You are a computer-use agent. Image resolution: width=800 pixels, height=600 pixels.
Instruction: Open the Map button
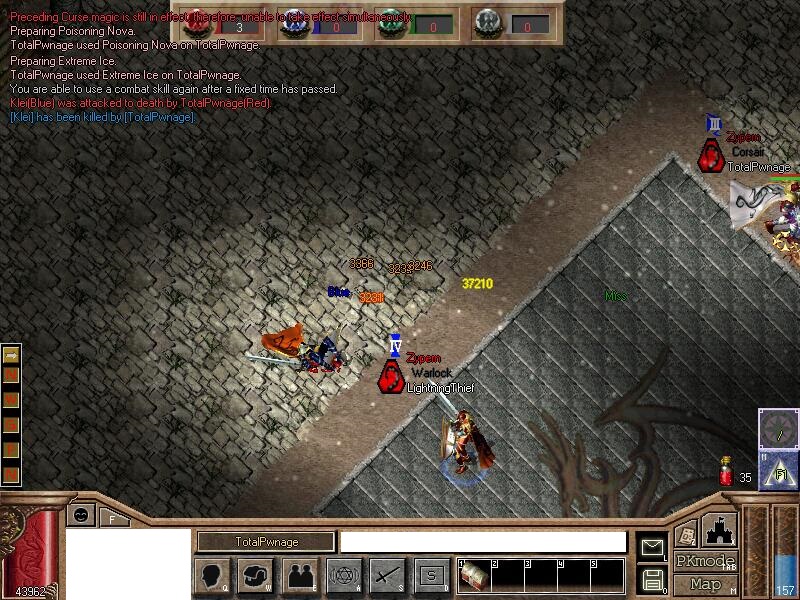click(705, 584)
